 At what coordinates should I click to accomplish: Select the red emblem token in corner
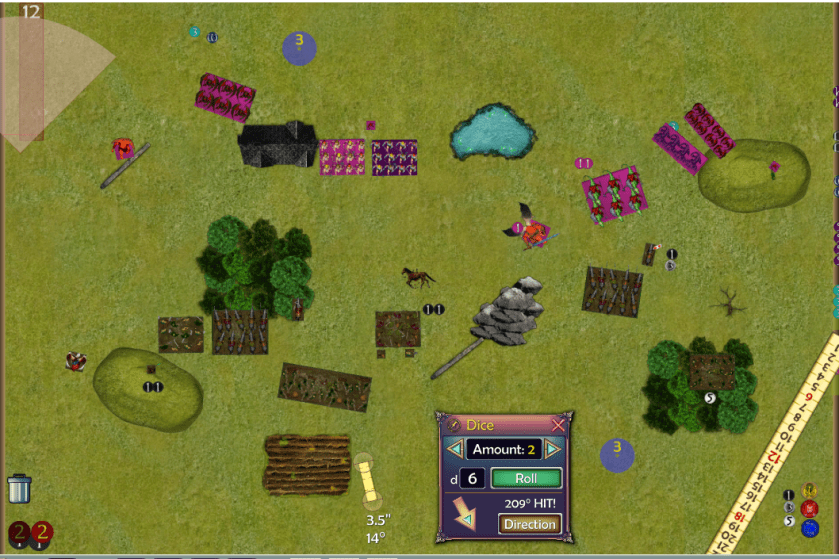[810, 508]
